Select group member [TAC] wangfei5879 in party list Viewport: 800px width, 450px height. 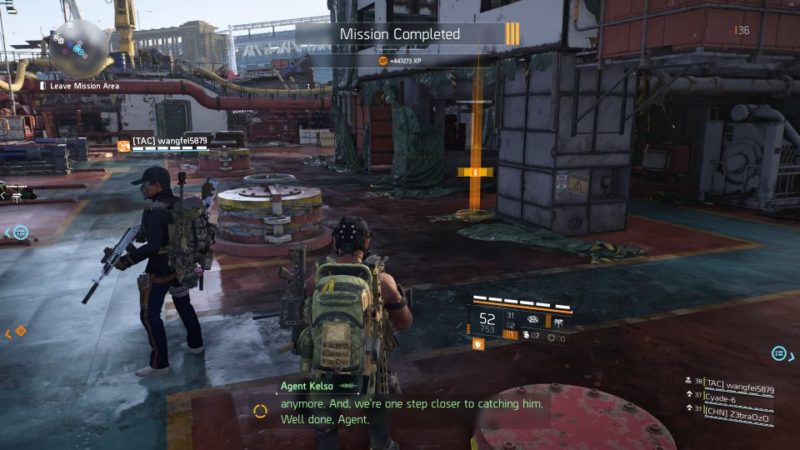[x=738, y=382]
